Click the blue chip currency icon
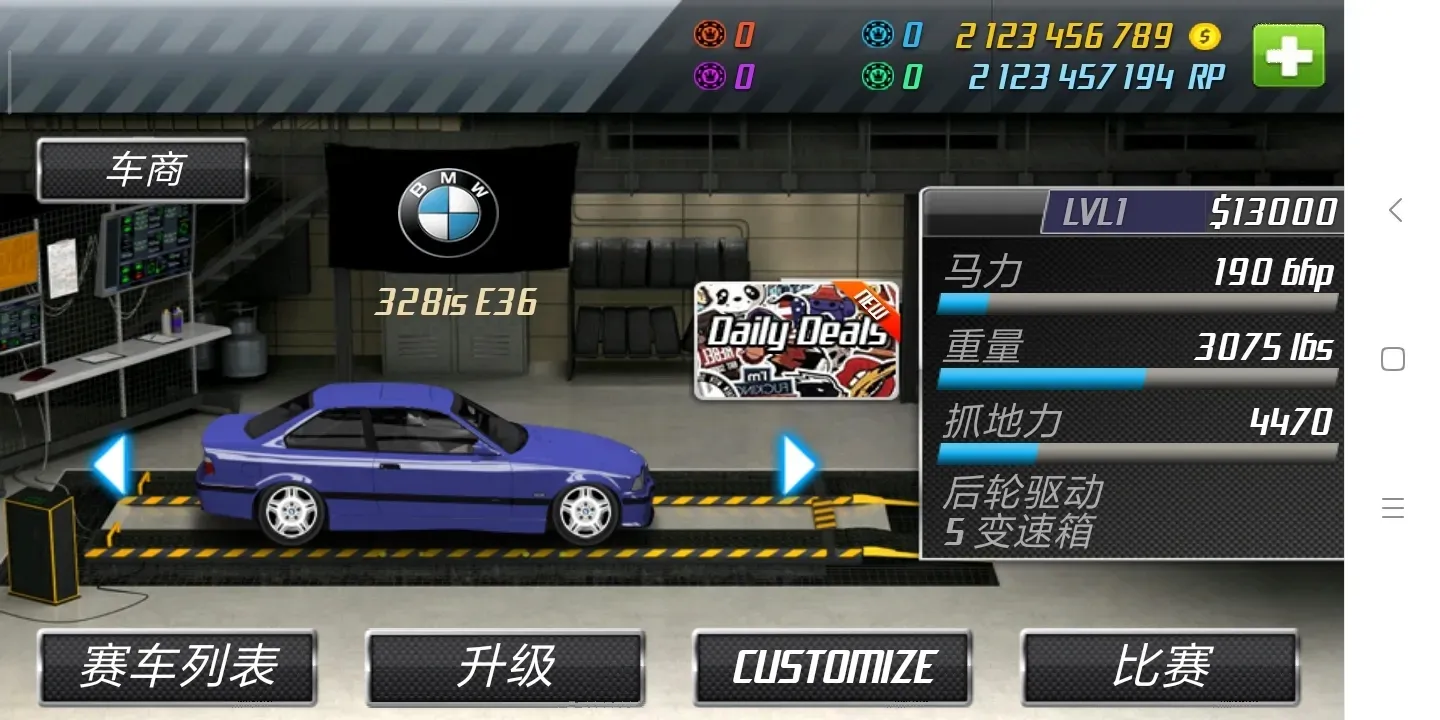The image size is (1440, 720). [880, 33]
